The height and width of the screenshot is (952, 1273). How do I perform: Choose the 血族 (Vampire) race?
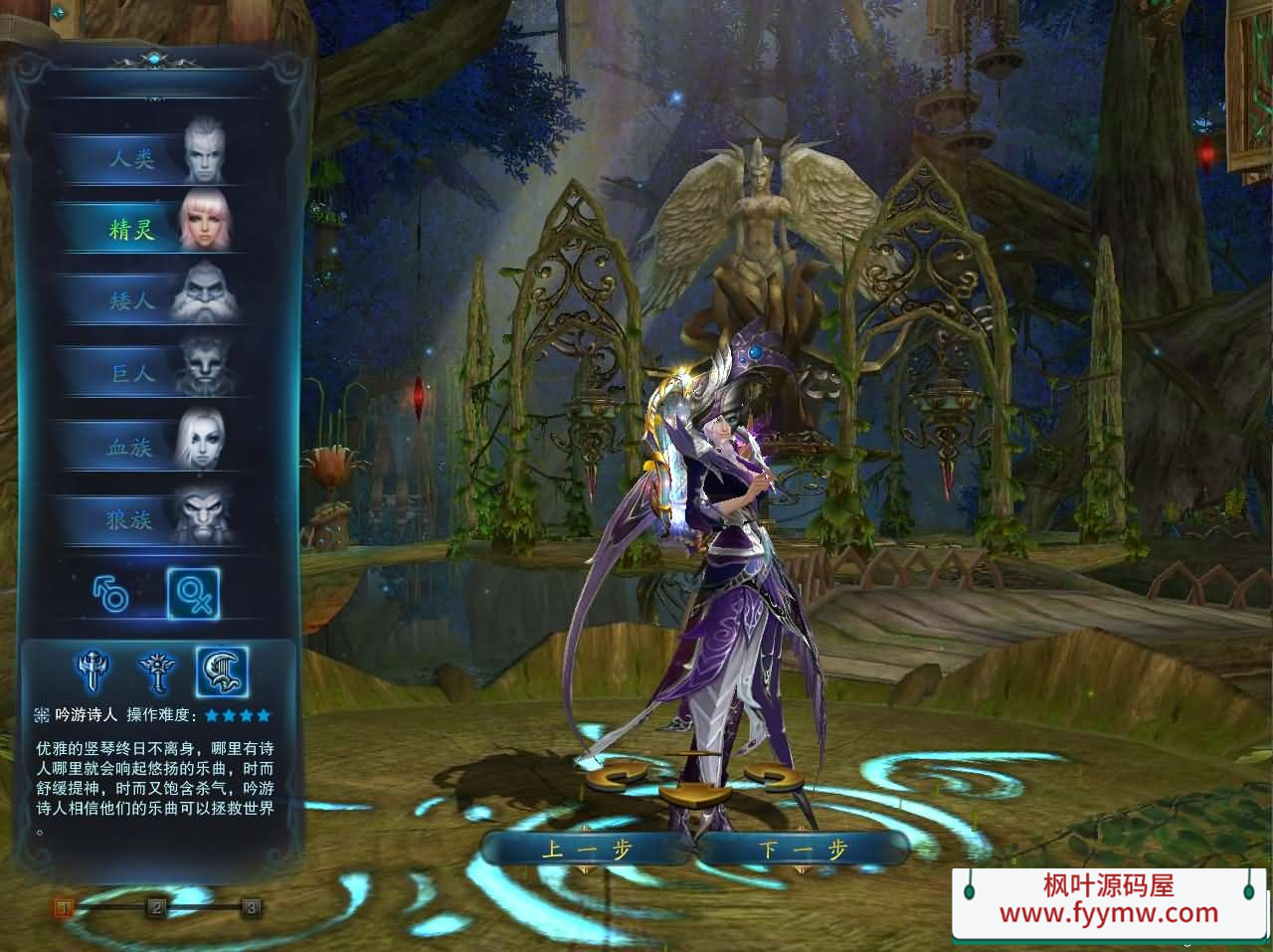(149, 447)
